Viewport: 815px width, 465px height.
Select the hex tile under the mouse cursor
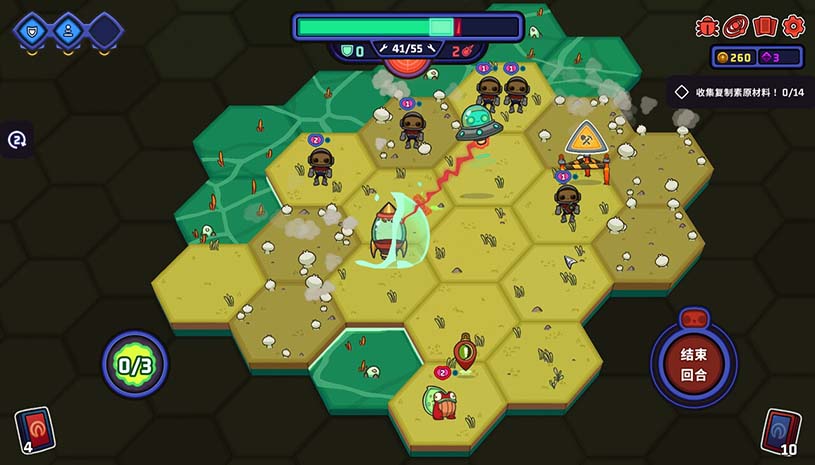(x=570, y=265)
